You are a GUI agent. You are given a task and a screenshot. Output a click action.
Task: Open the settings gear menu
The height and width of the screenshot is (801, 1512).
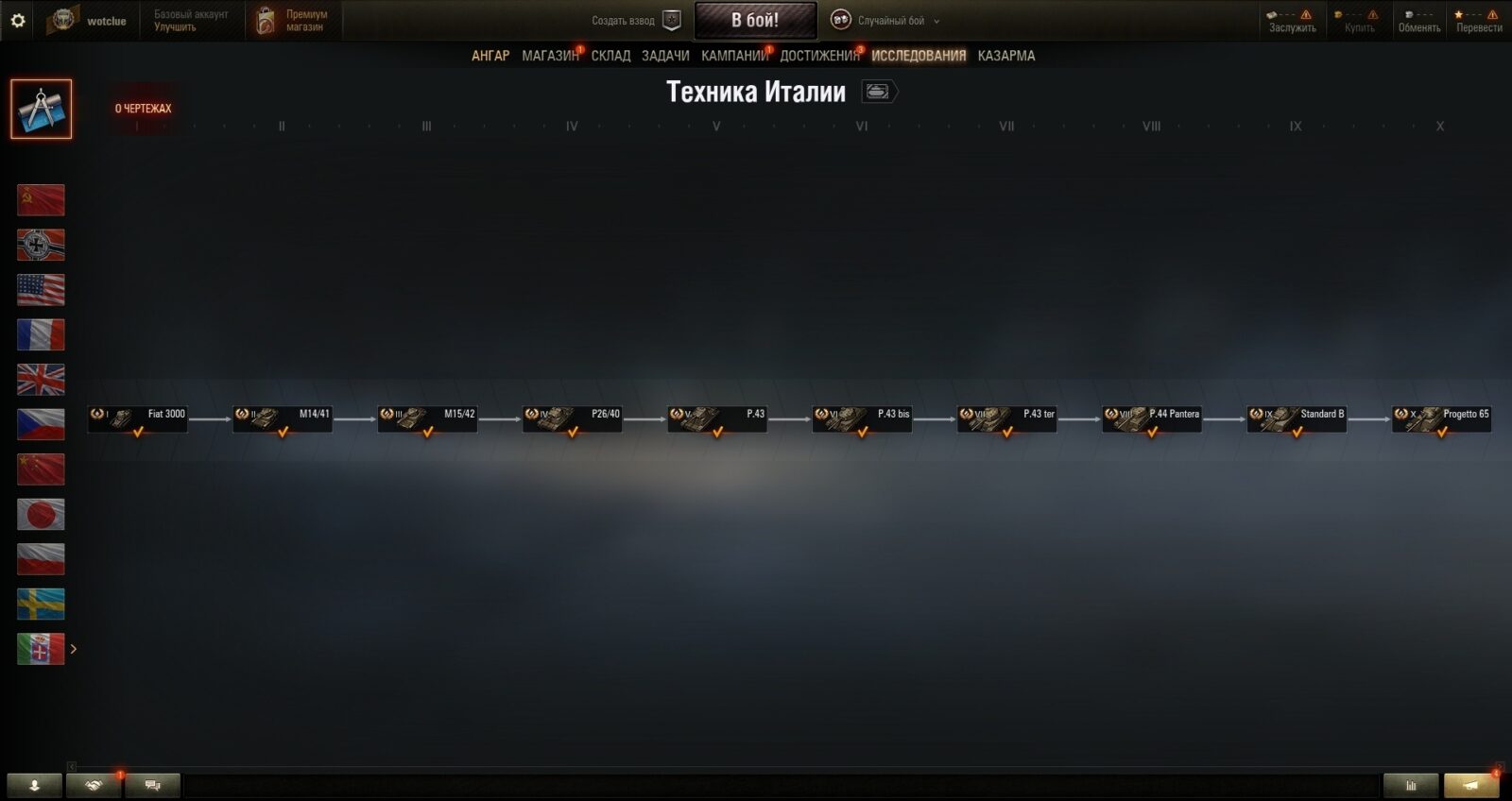(18, 20)
